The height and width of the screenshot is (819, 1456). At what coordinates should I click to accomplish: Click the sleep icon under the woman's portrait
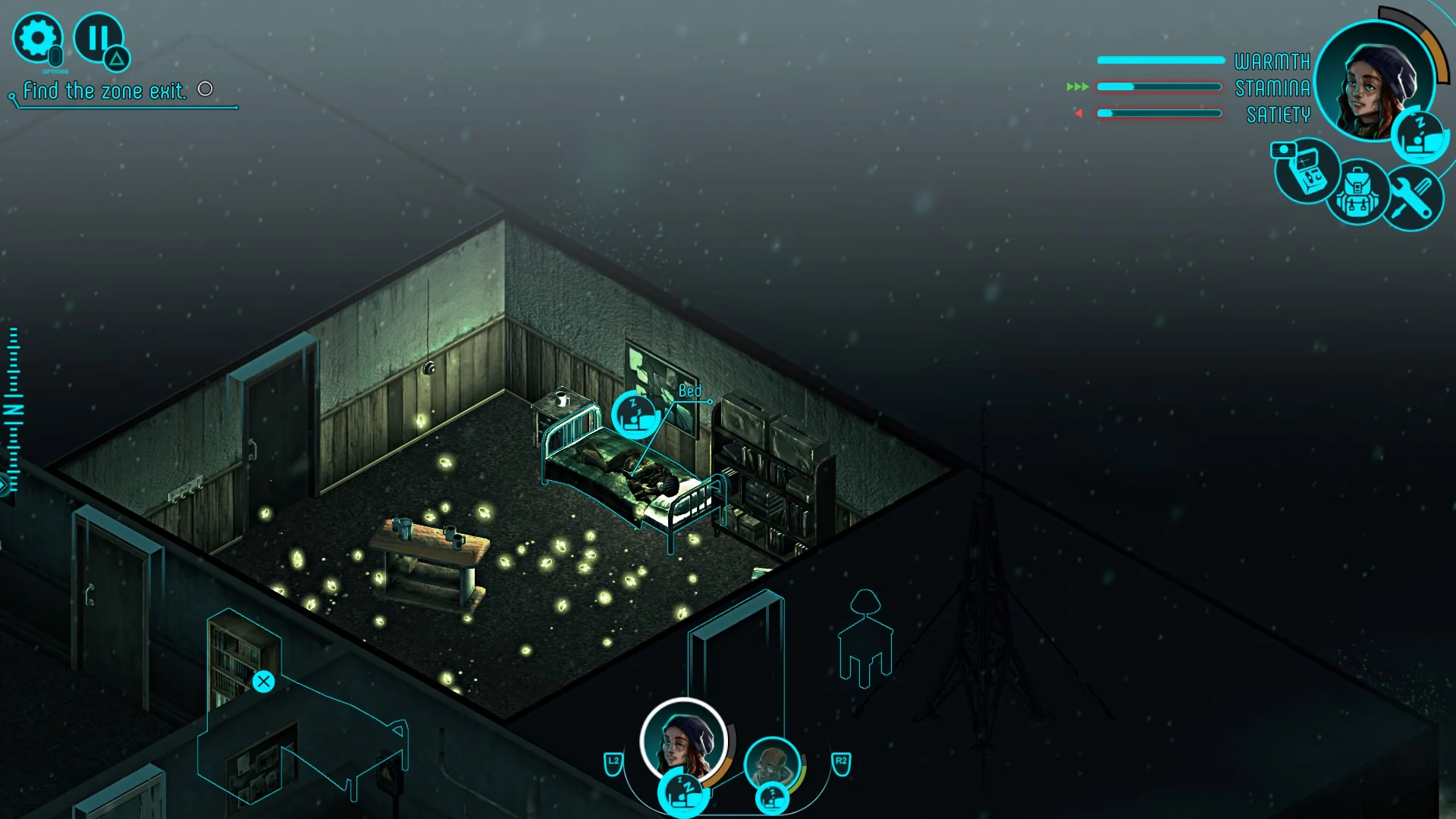[681, 792]
